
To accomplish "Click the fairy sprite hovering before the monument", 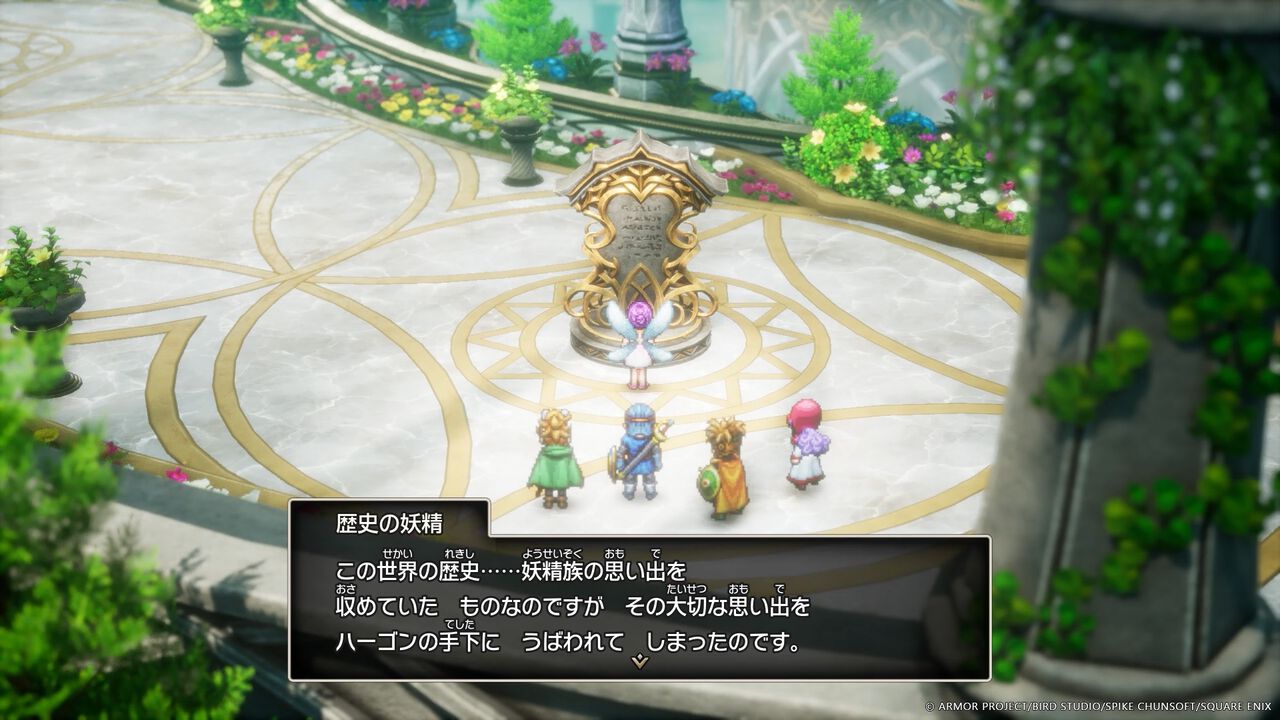I will (x=640, y=340).
